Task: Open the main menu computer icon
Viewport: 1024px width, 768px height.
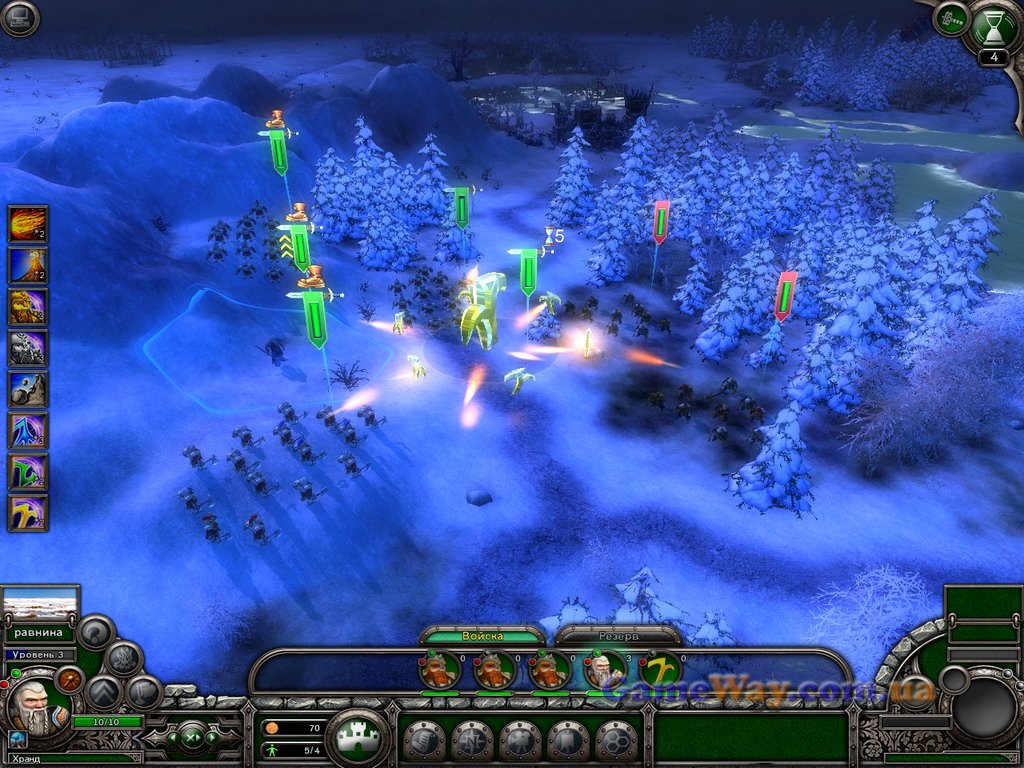Action: 19,18
